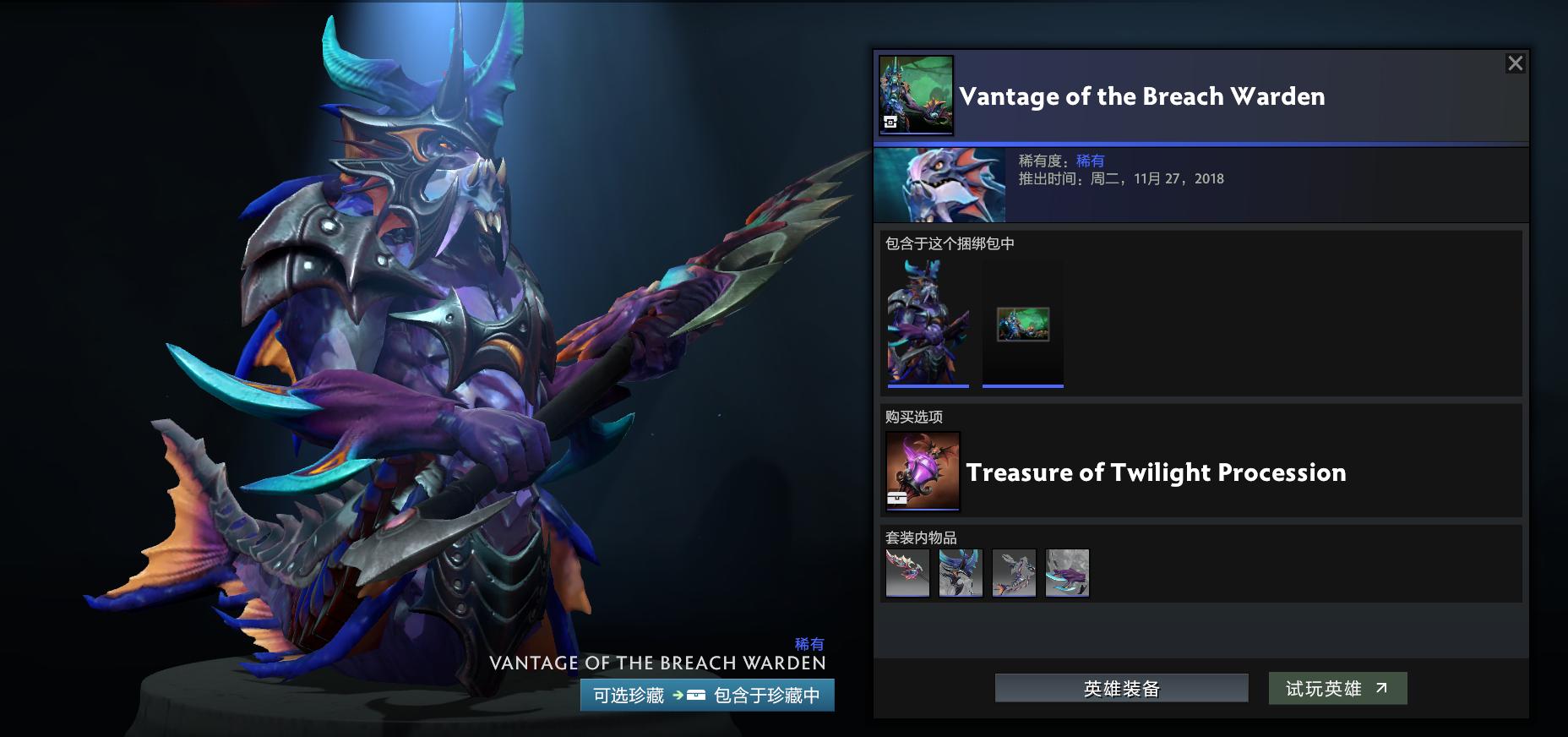The height and width of the screenshot is (737, 1568).
Task: Click the underlined selection bar below the set thumbnail
Action: pyautogui.click(x=928, y=385)
